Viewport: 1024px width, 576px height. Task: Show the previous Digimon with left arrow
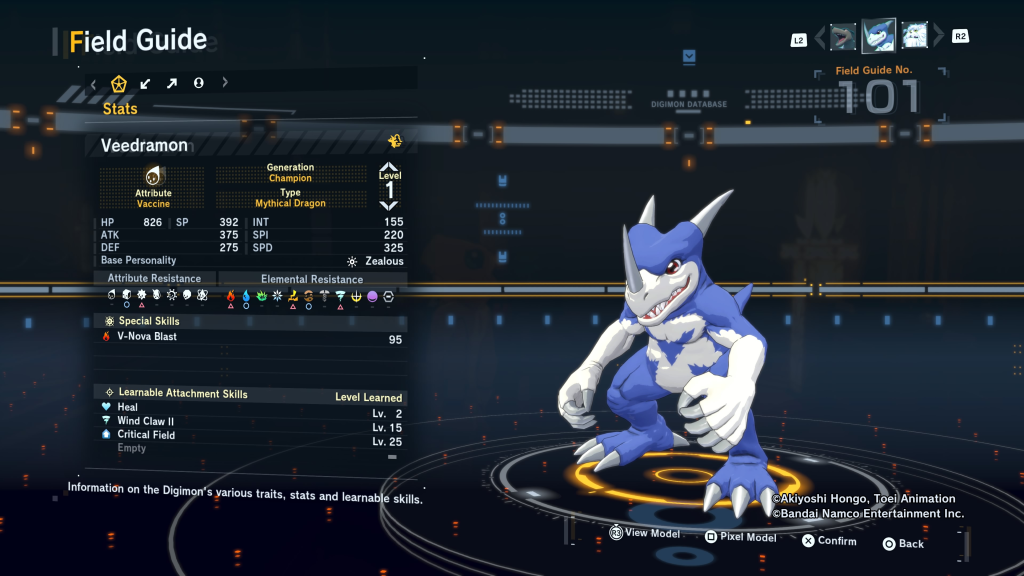(x=820, y=38)
